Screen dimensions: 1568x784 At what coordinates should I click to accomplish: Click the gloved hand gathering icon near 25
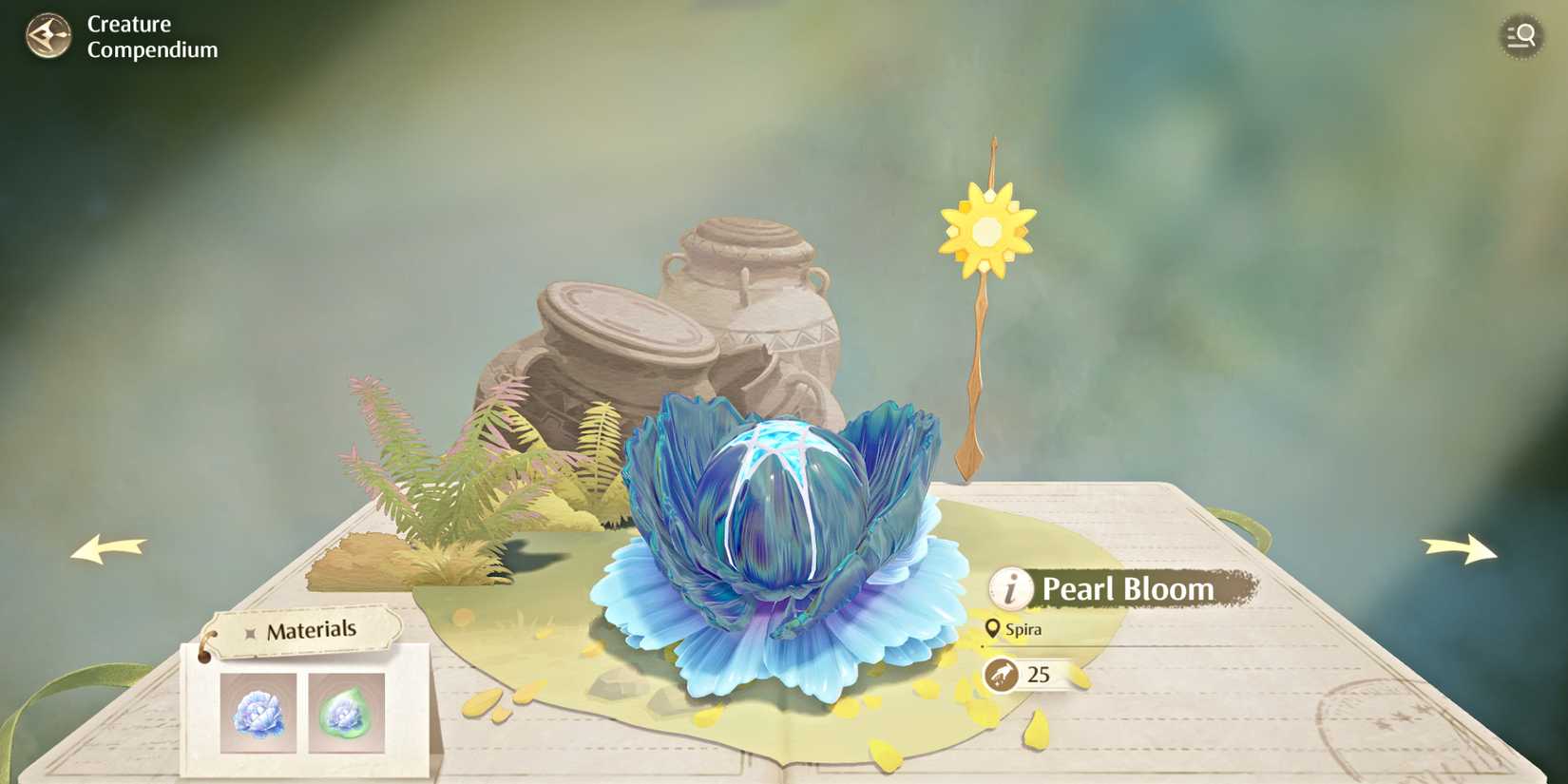1002,676
